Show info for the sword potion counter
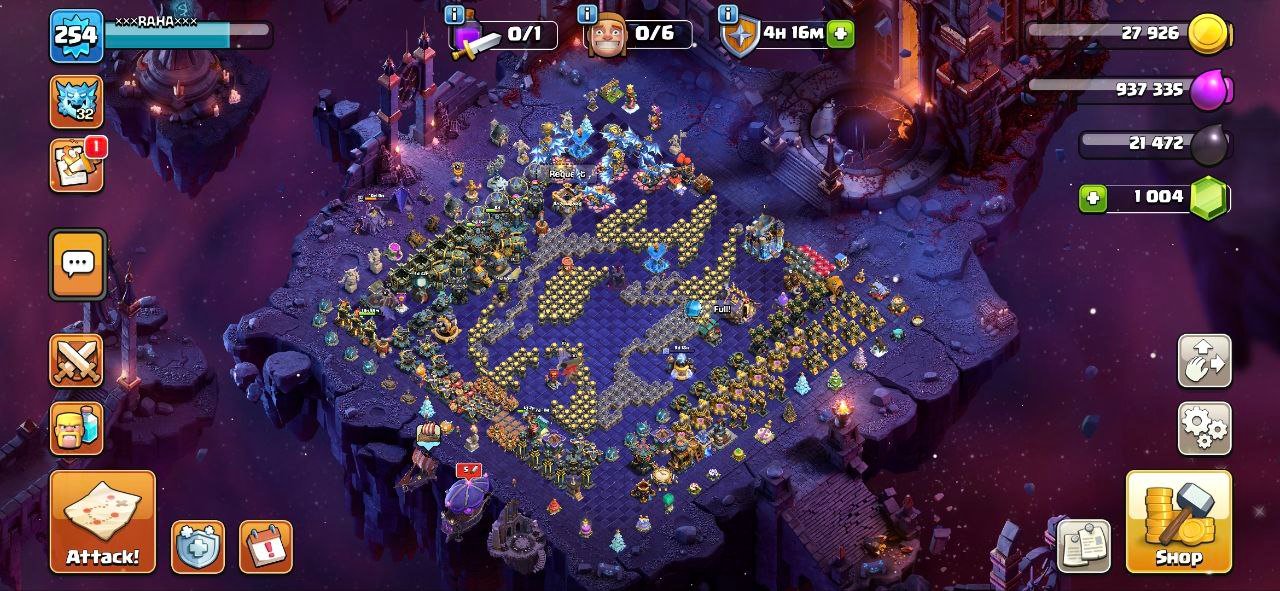Viewport: 1280px width, 591px height. (x=455, y=14)
